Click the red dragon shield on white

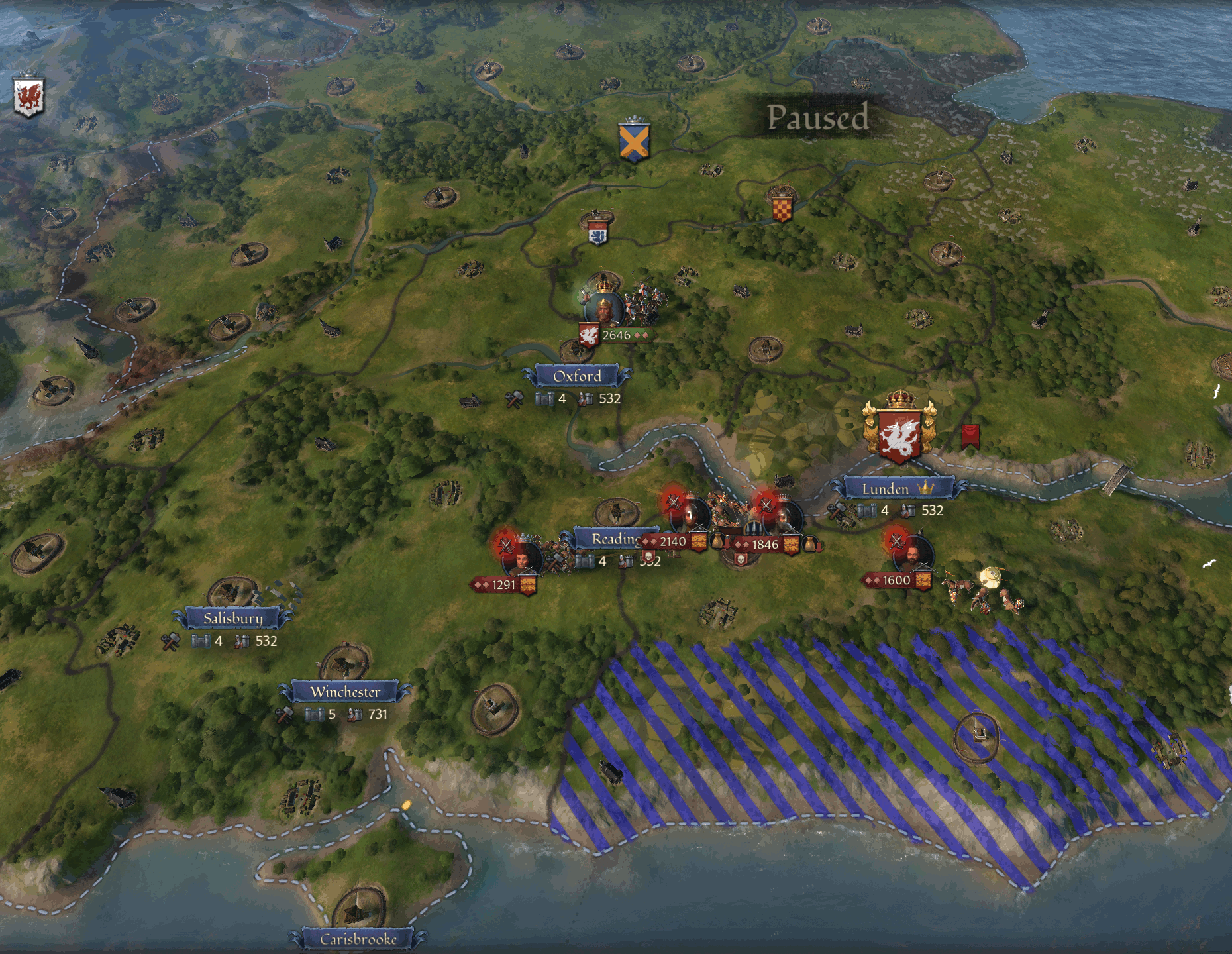point(28,97)
